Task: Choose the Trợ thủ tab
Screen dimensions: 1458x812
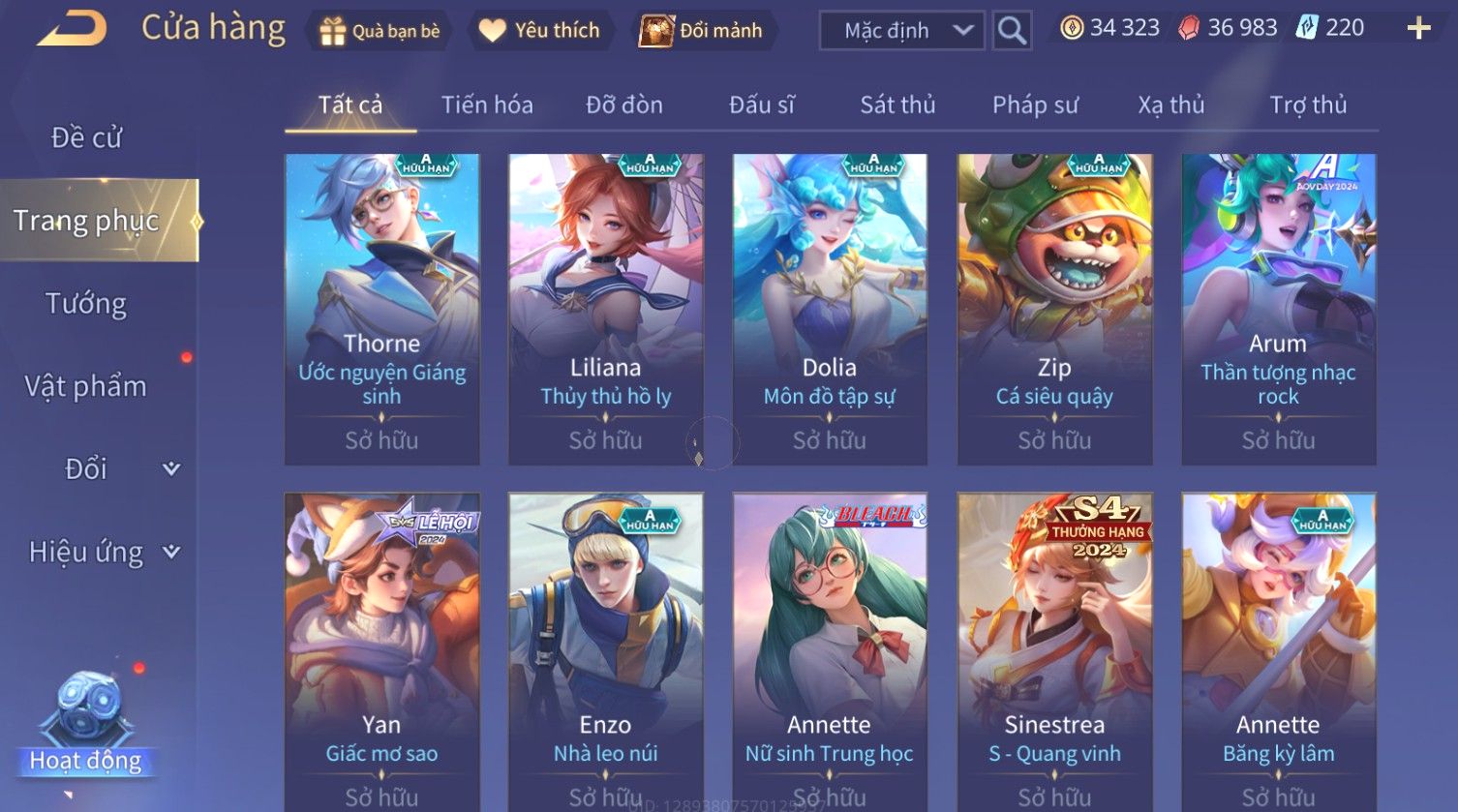Action: (x=1308, y=105)
